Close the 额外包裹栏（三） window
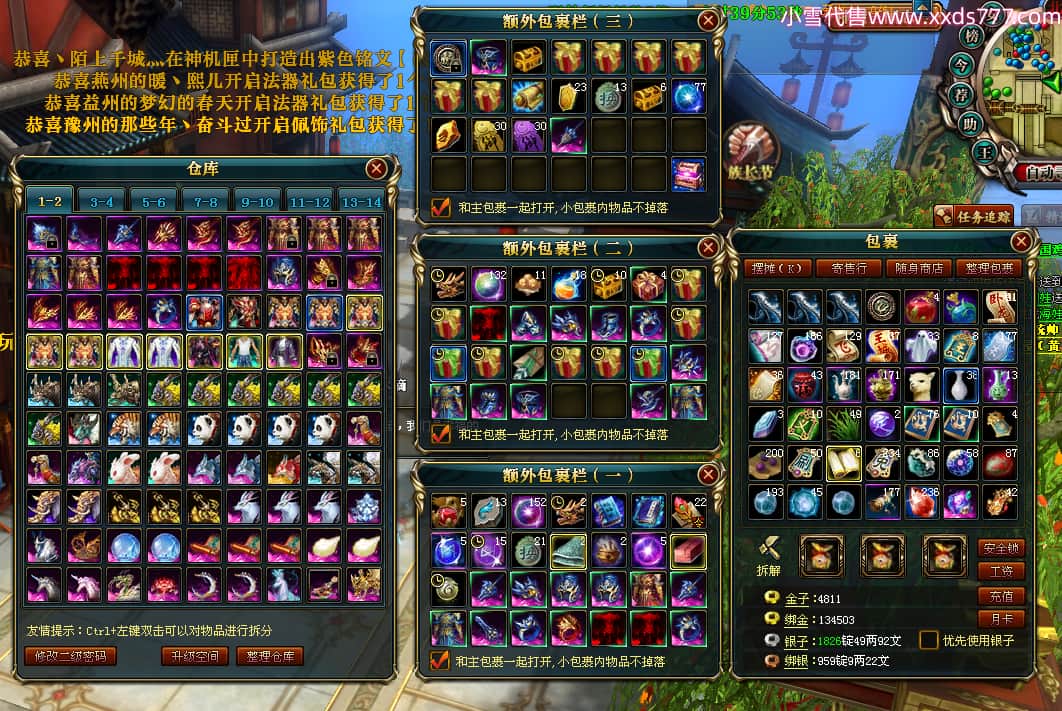Viewport: 1062px width, 711px height. tap(708, 20)
